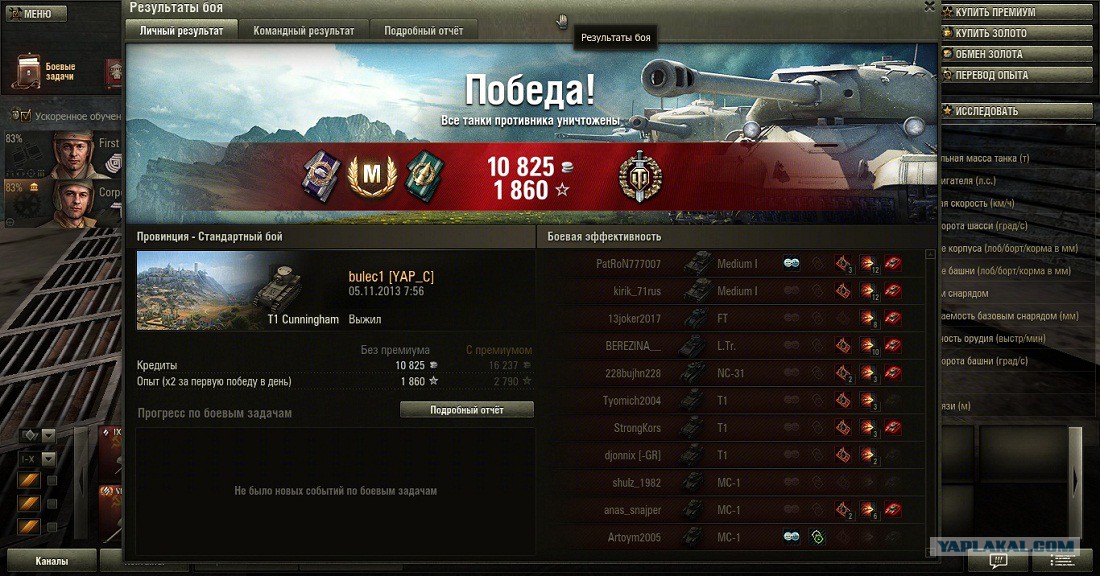Switch to the Командный результат tab
This screenshot has width=1100, height=576.
[x=303, y=31]
